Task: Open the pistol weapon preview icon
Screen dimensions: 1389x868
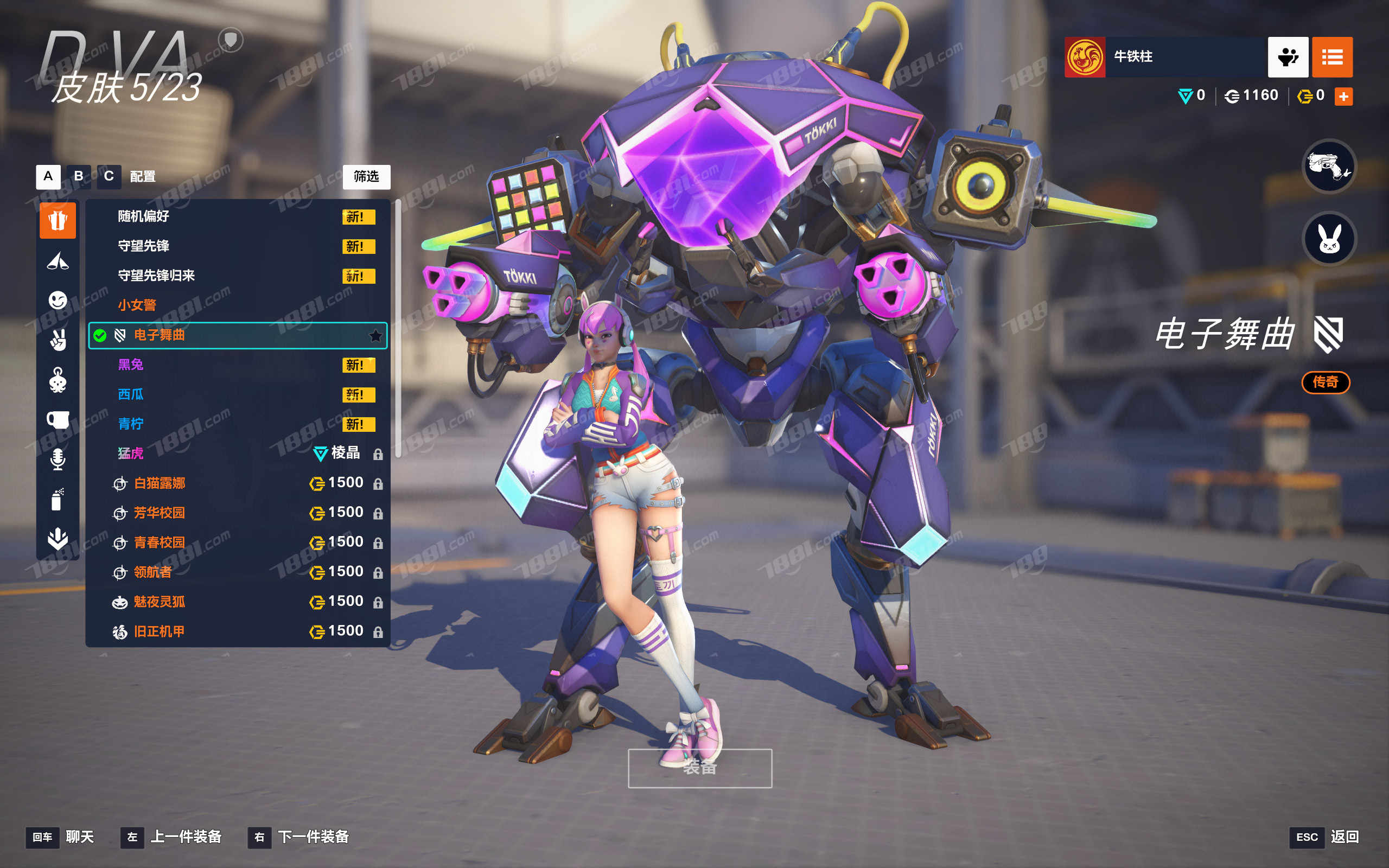Action: coord(1329,167)
